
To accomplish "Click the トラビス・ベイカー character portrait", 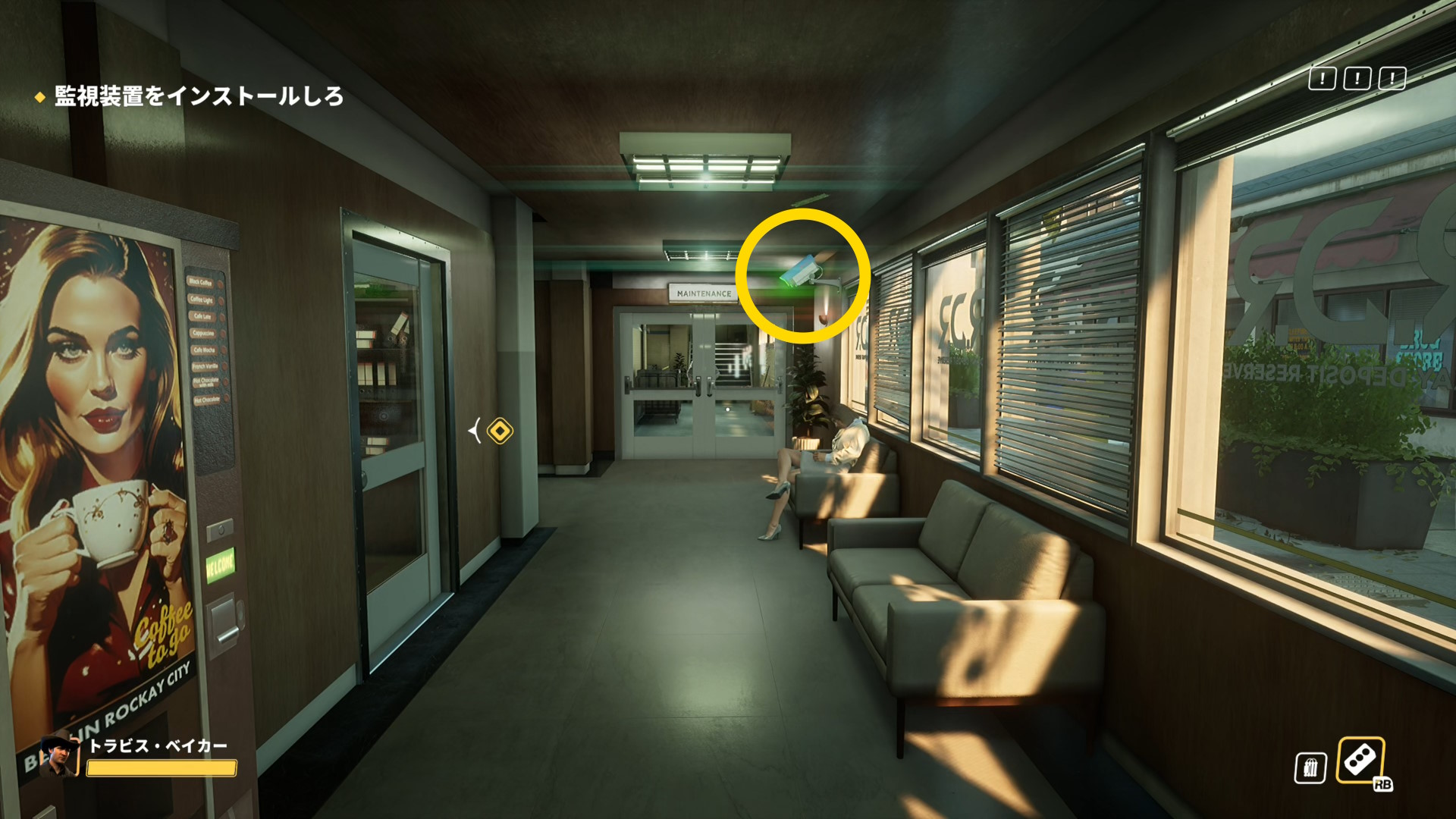I will 58,756.
